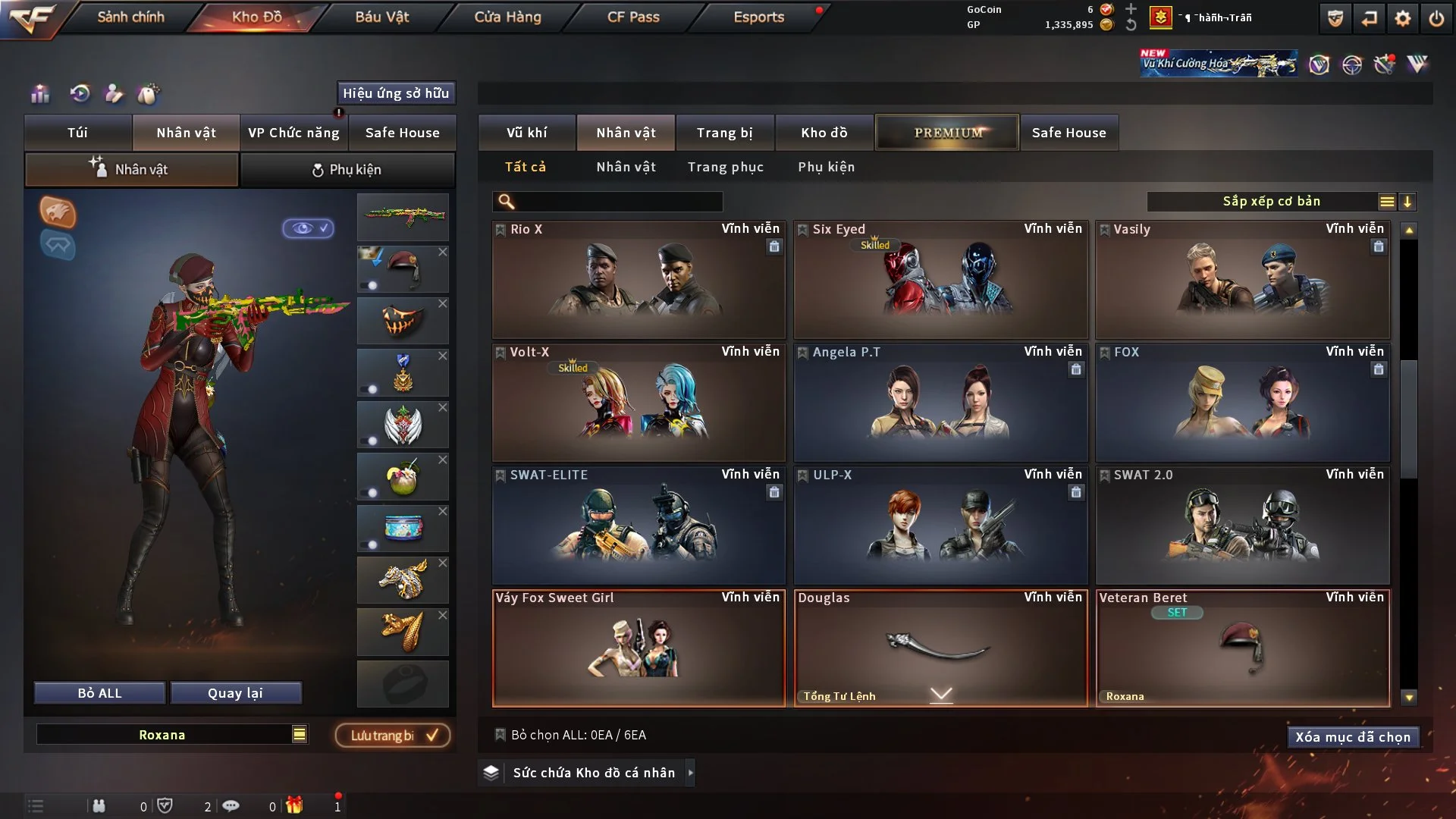Select the Rio X character card
1456x819 pixels.
[639, 281]
